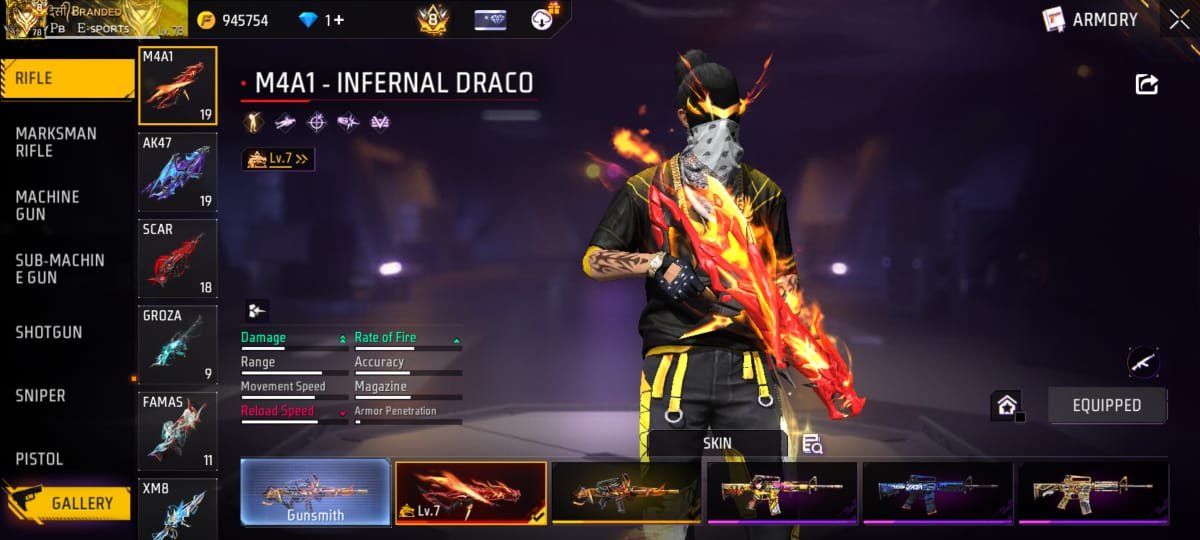1200x540 pixels.
Task: Select the Sub-Machine Gun category
Action: pos(60,268)
